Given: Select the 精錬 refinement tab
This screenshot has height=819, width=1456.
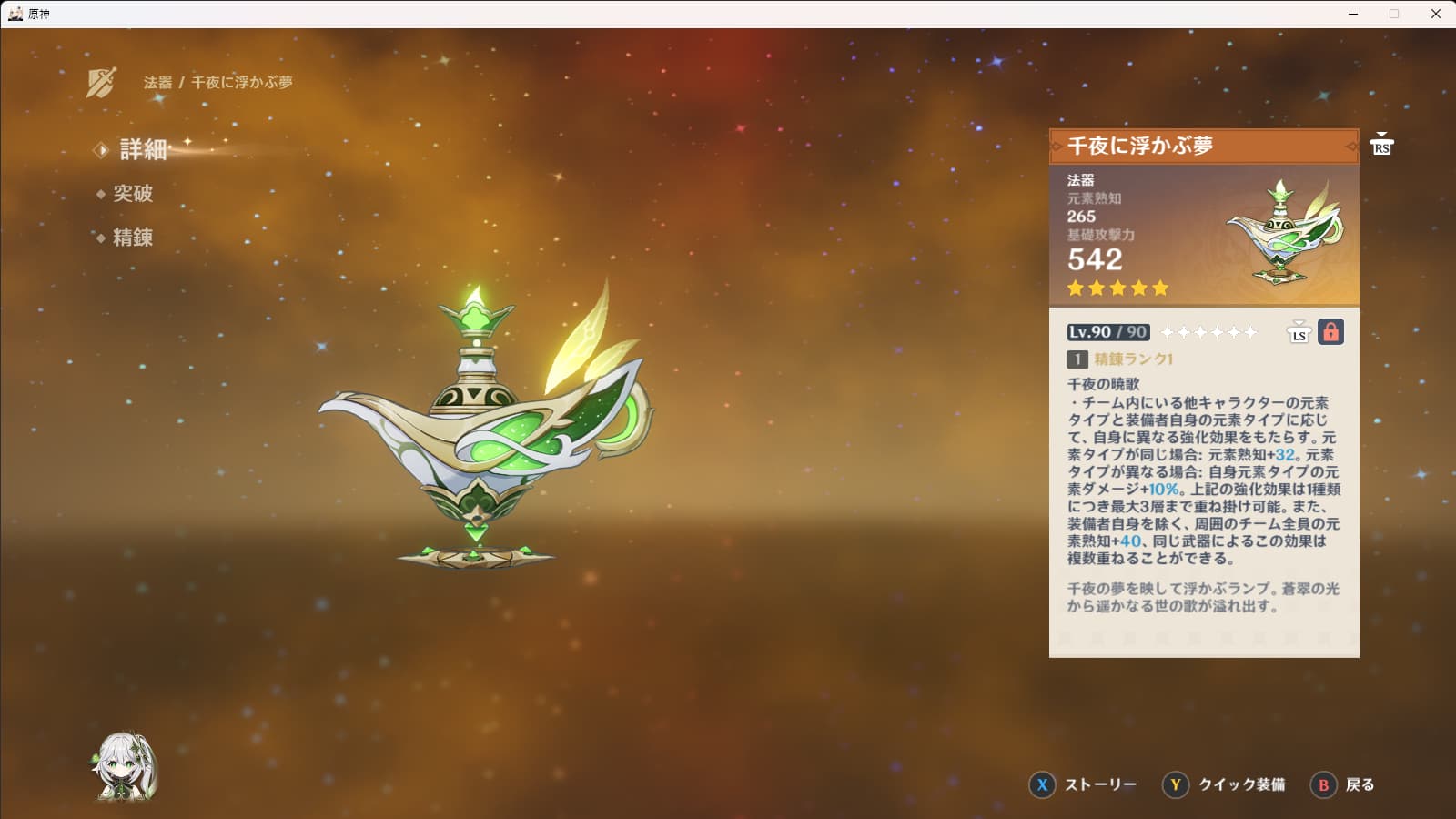Looking at the screenshot, I should point(132,238).
